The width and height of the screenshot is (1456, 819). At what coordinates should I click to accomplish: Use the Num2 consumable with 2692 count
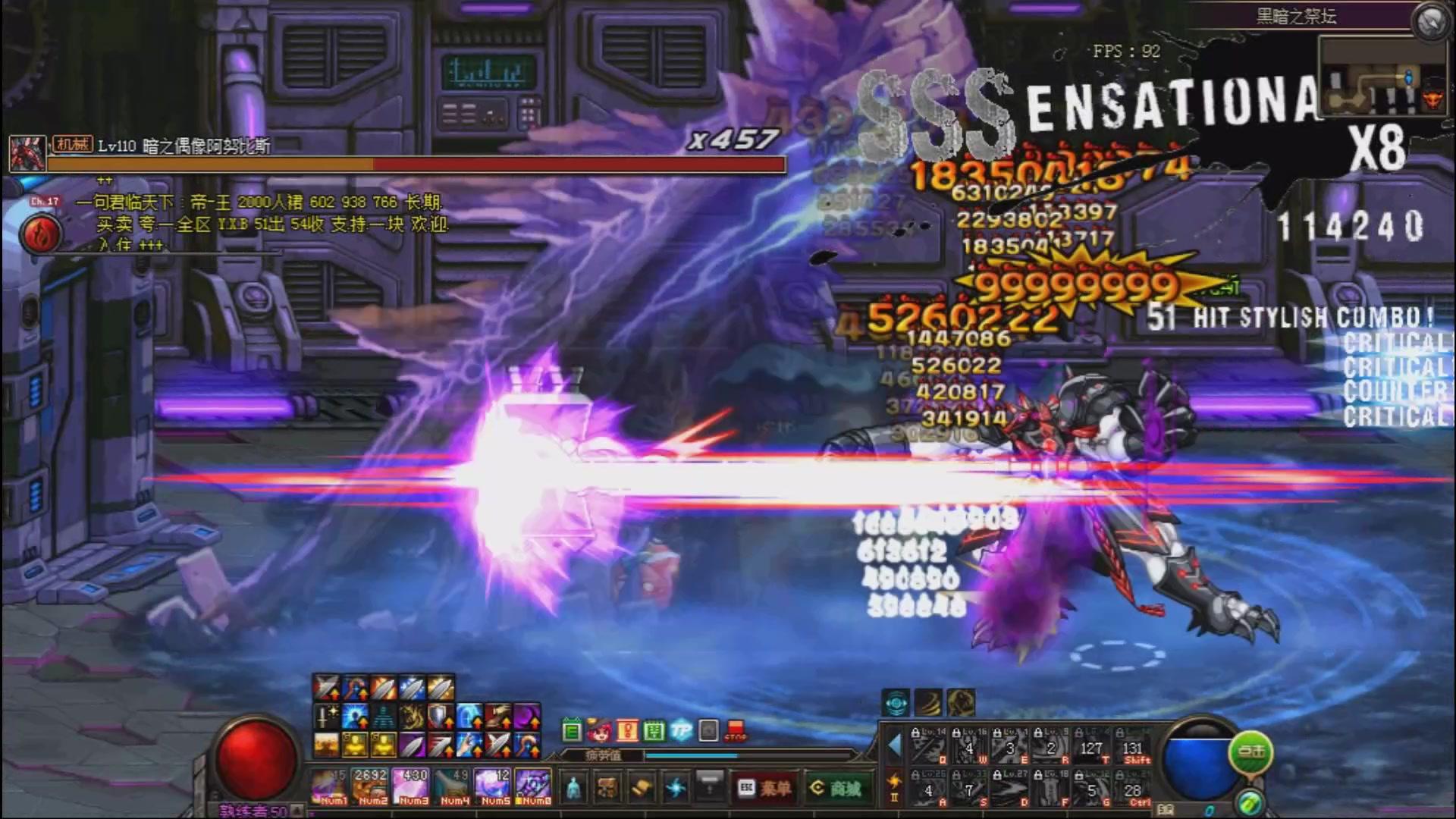pos(371,786)
